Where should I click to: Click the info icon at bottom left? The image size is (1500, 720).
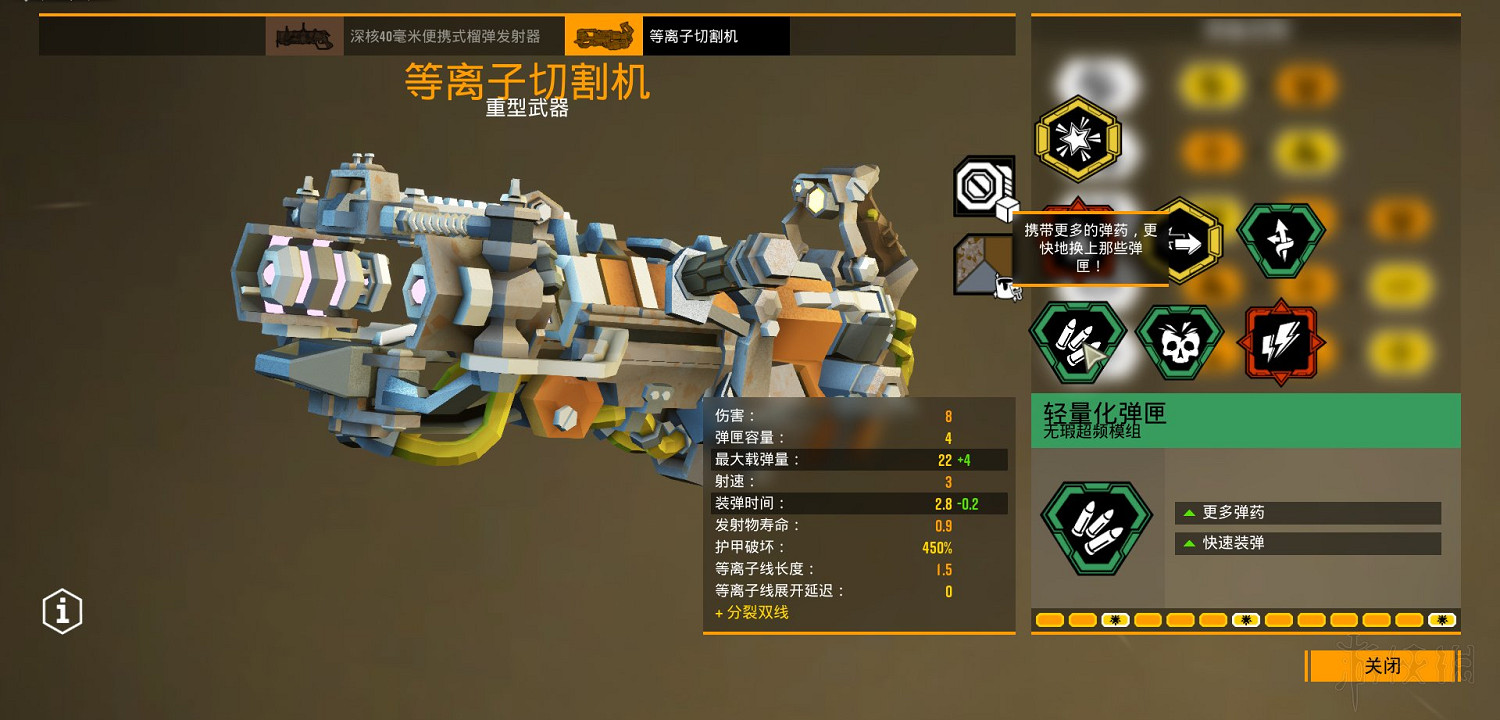coord(62,611)
